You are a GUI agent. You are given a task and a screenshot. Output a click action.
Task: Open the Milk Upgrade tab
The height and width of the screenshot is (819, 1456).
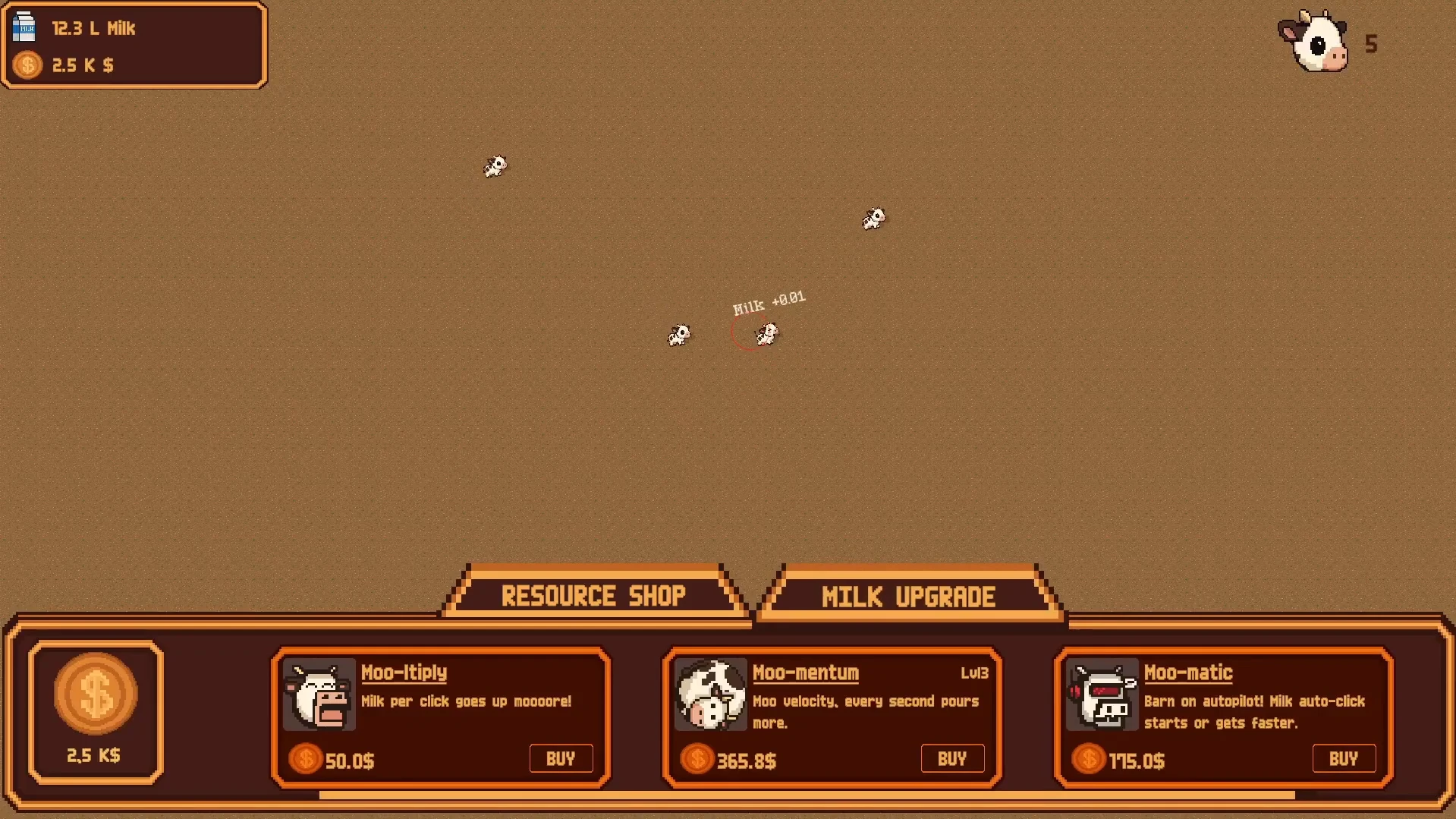click(908, 597)
